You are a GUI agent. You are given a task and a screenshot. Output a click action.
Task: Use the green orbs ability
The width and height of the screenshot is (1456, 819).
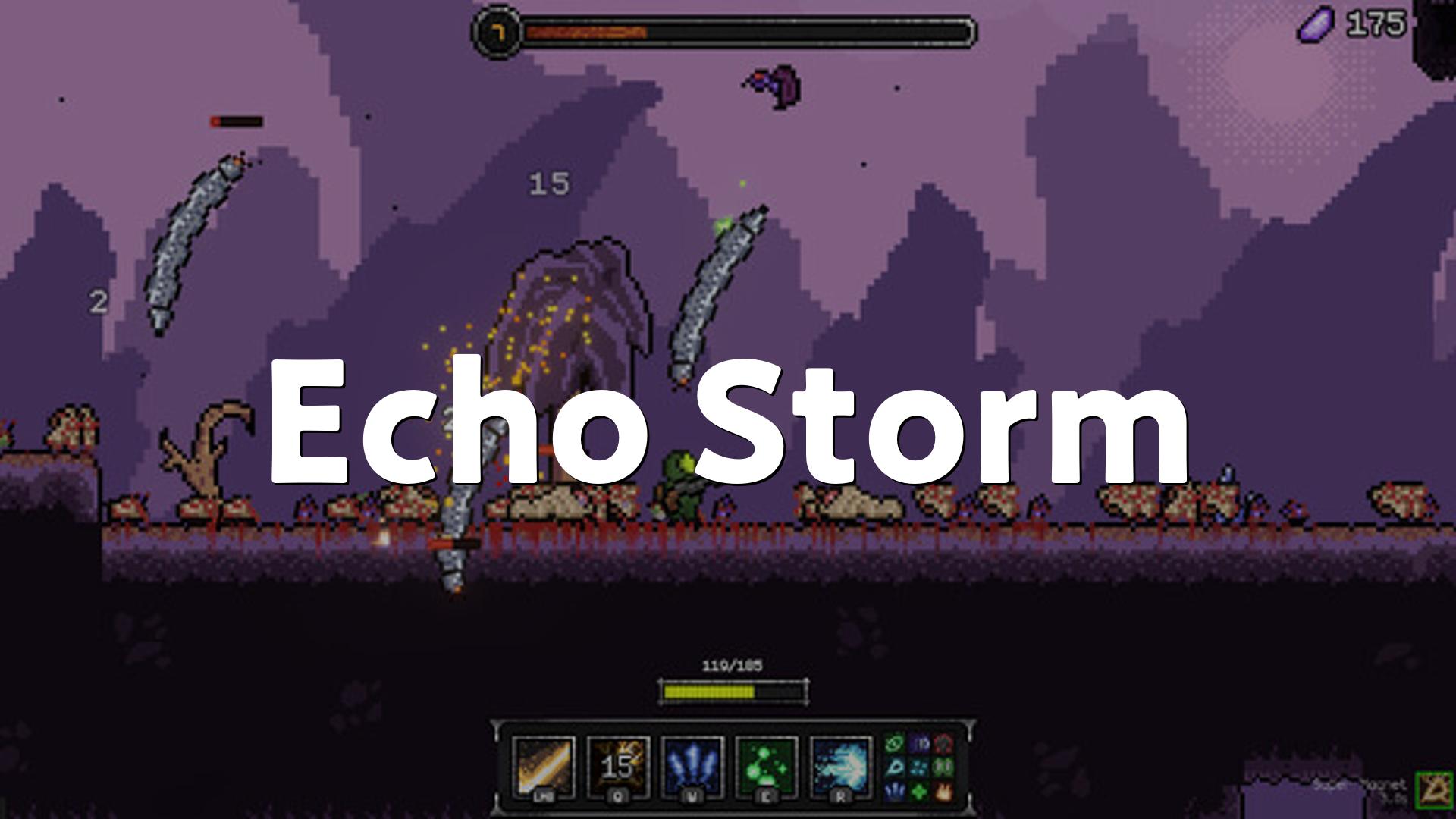pyautogui.click(x=767, y=766)
